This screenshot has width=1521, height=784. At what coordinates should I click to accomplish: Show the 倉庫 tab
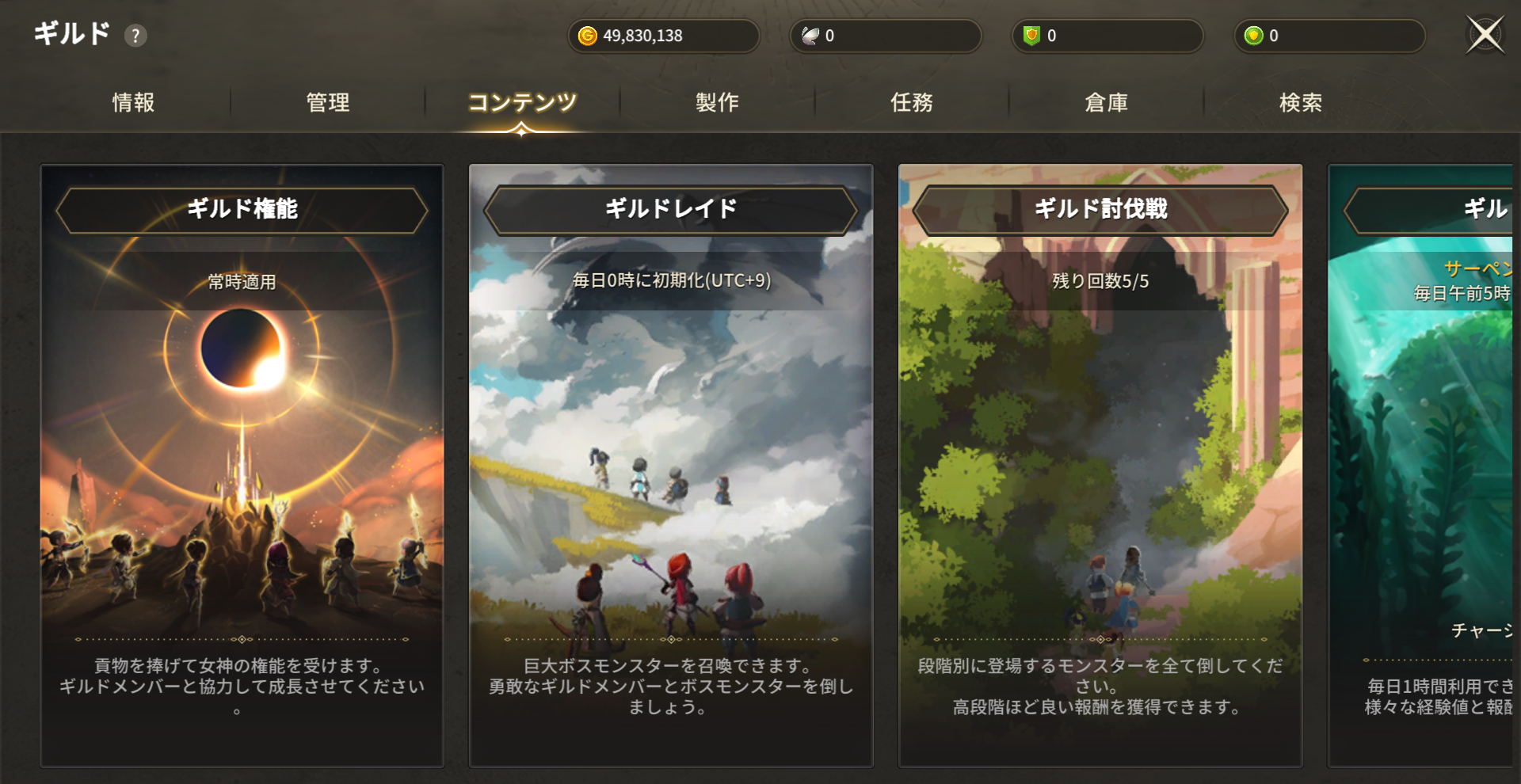(x=1106, y=102)
